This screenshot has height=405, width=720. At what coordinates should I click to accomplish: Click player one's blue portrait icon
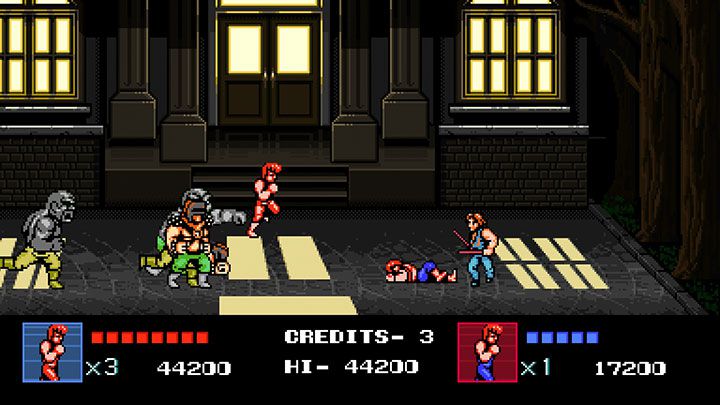pyautogui.click(x=52, y=353)
